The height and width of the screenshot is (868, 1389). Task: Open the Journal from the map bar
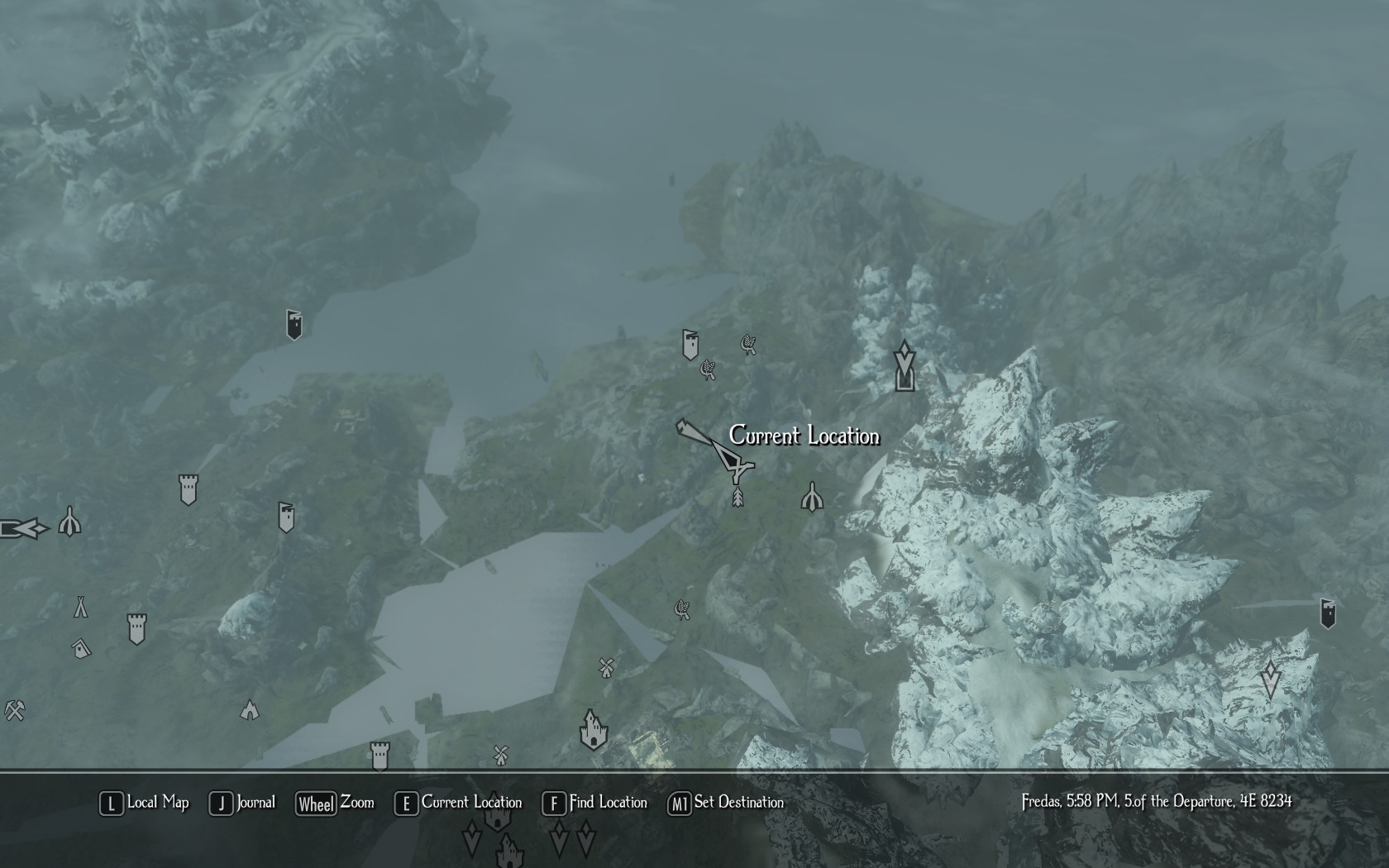tap(243, 803)
